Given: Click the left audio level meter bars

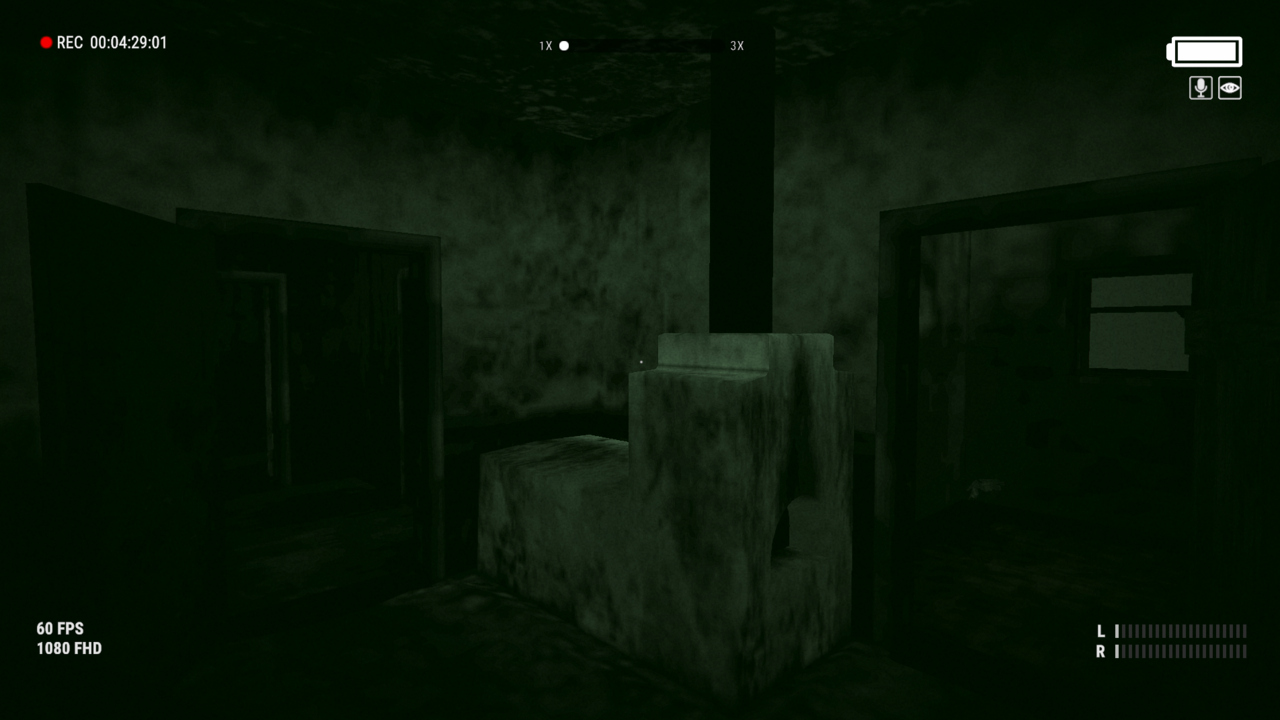Looking at the screenshot, I should pos(1180,632).
